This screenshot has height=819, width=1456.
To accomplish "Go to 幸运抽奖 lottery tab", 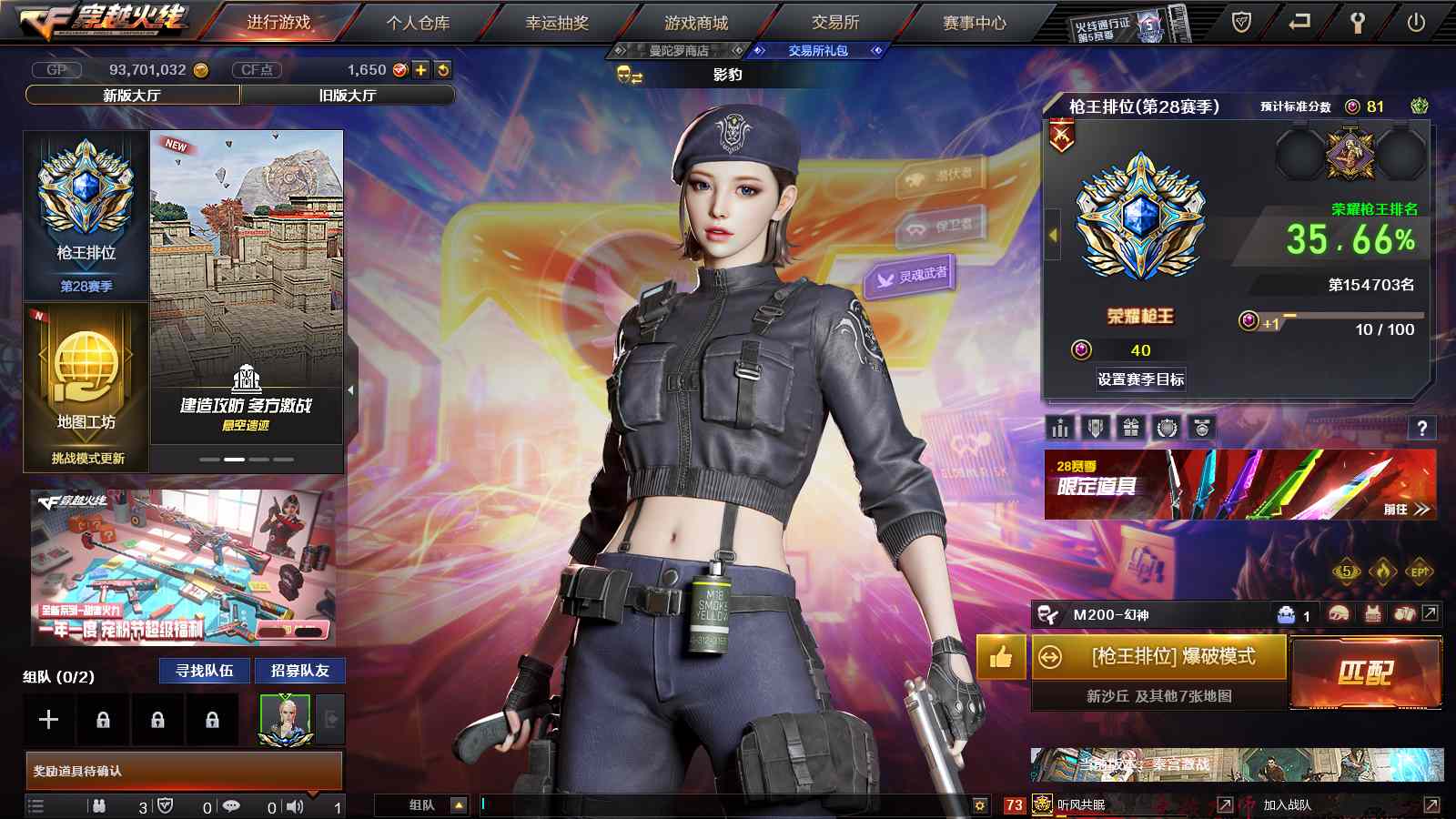I will click(x=557, y=23).
